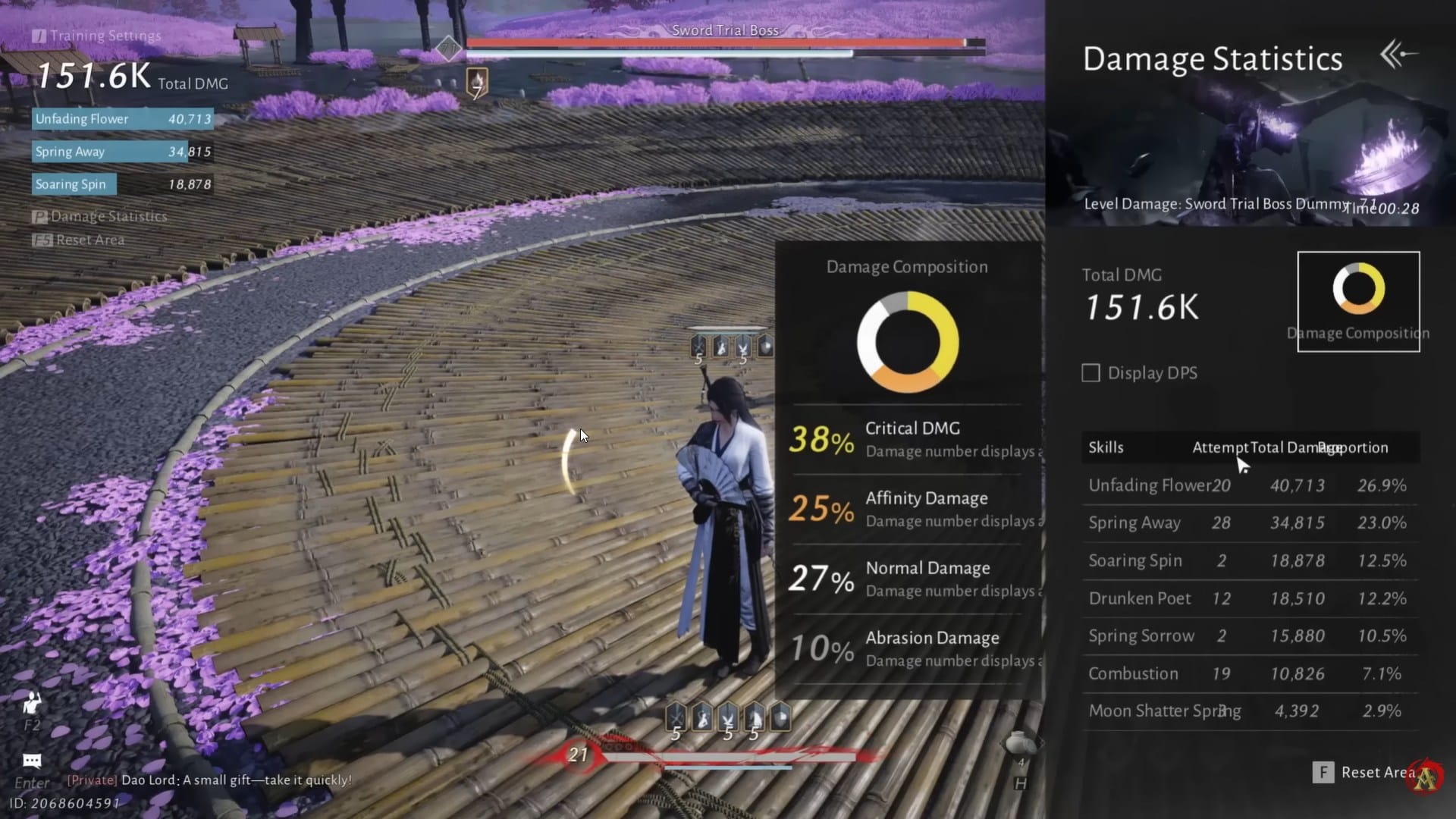Close Damage Statistics with the back arrow
The image size is (1456, 819).
pyautogui.click(x=1398, y=55)
